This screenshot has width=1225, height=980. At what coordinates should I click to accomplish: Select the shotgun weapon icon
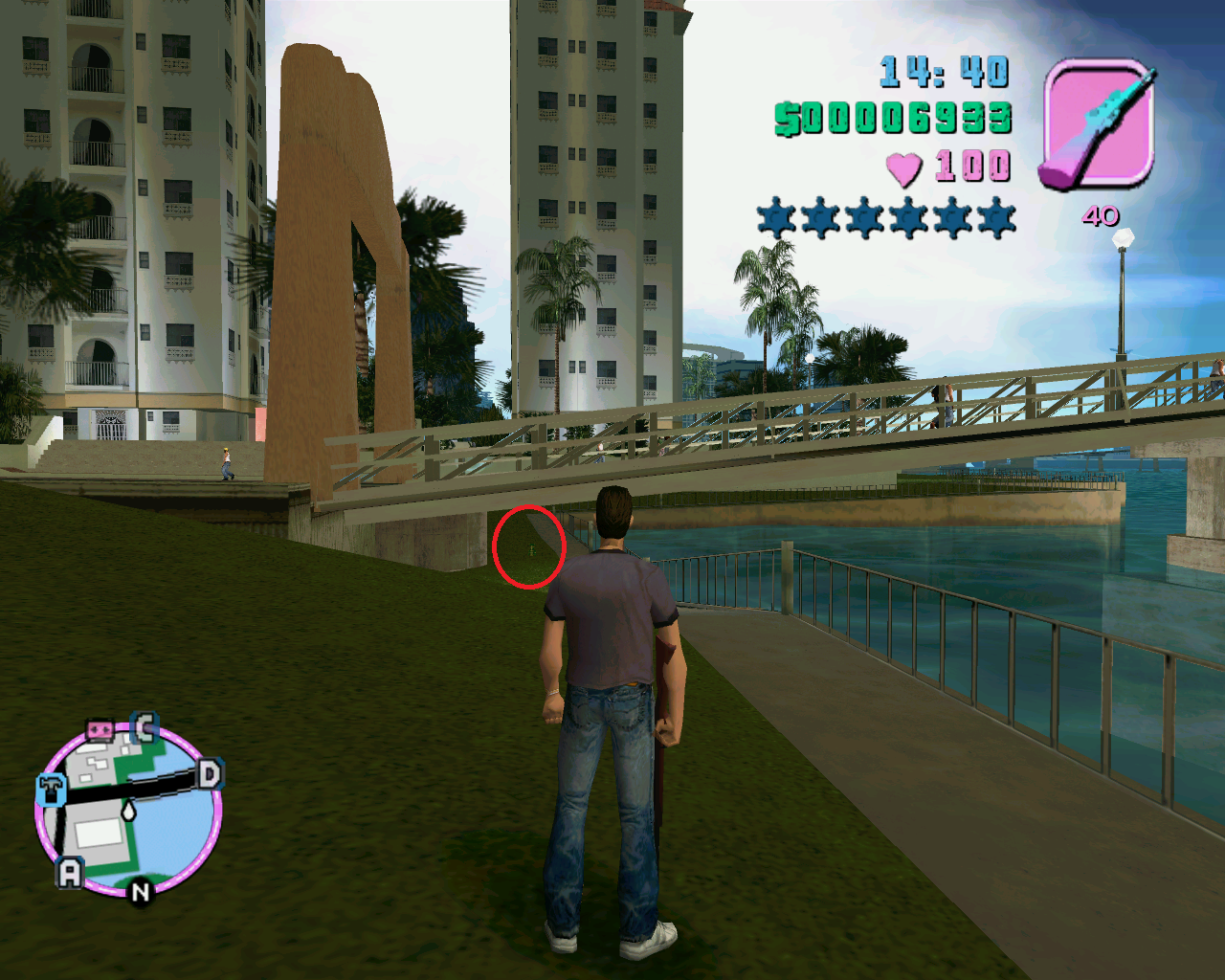[x=1099, y=123]
